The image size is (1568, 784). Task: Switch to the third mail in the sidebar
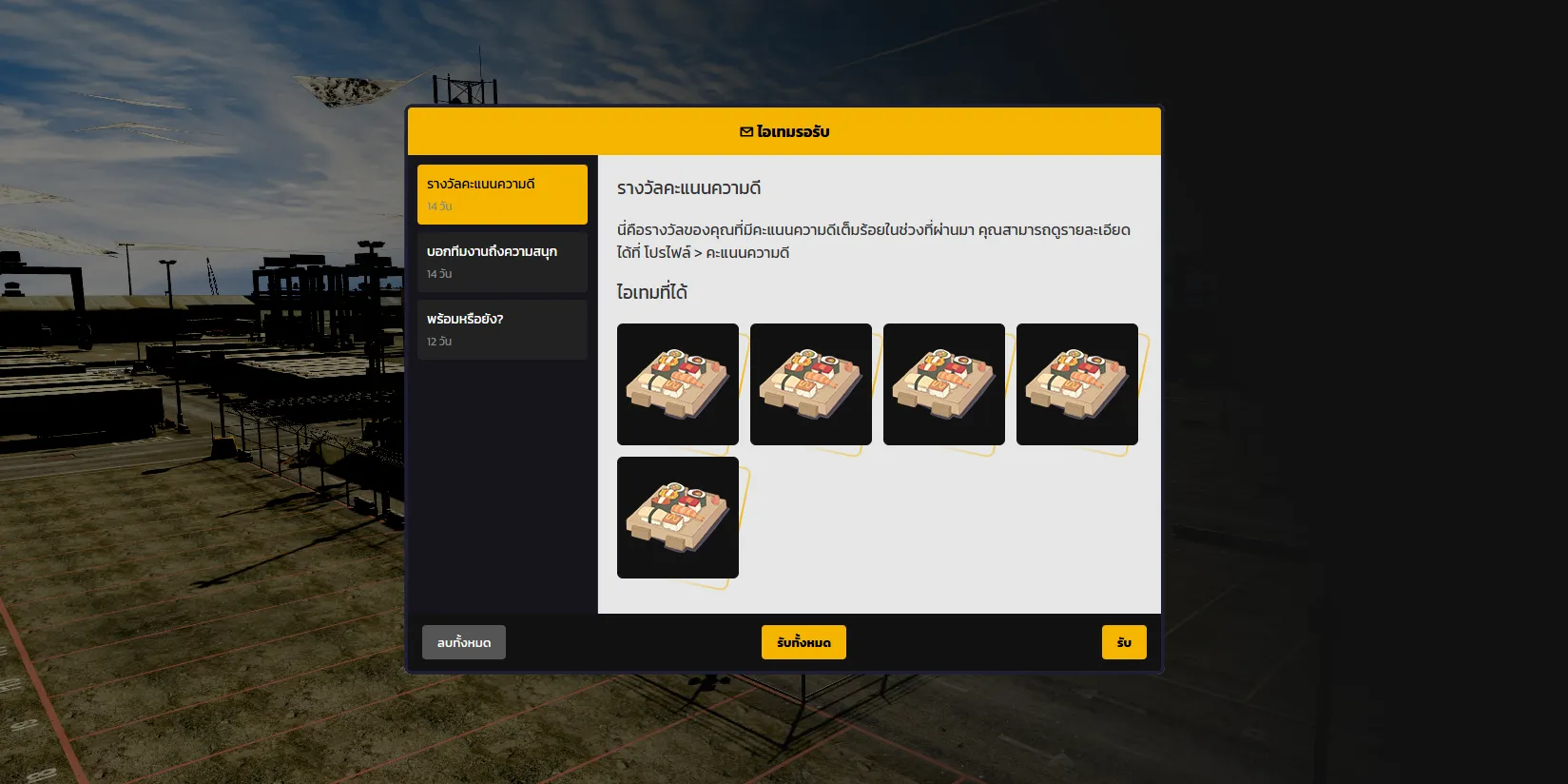click(x=502, y=328)
